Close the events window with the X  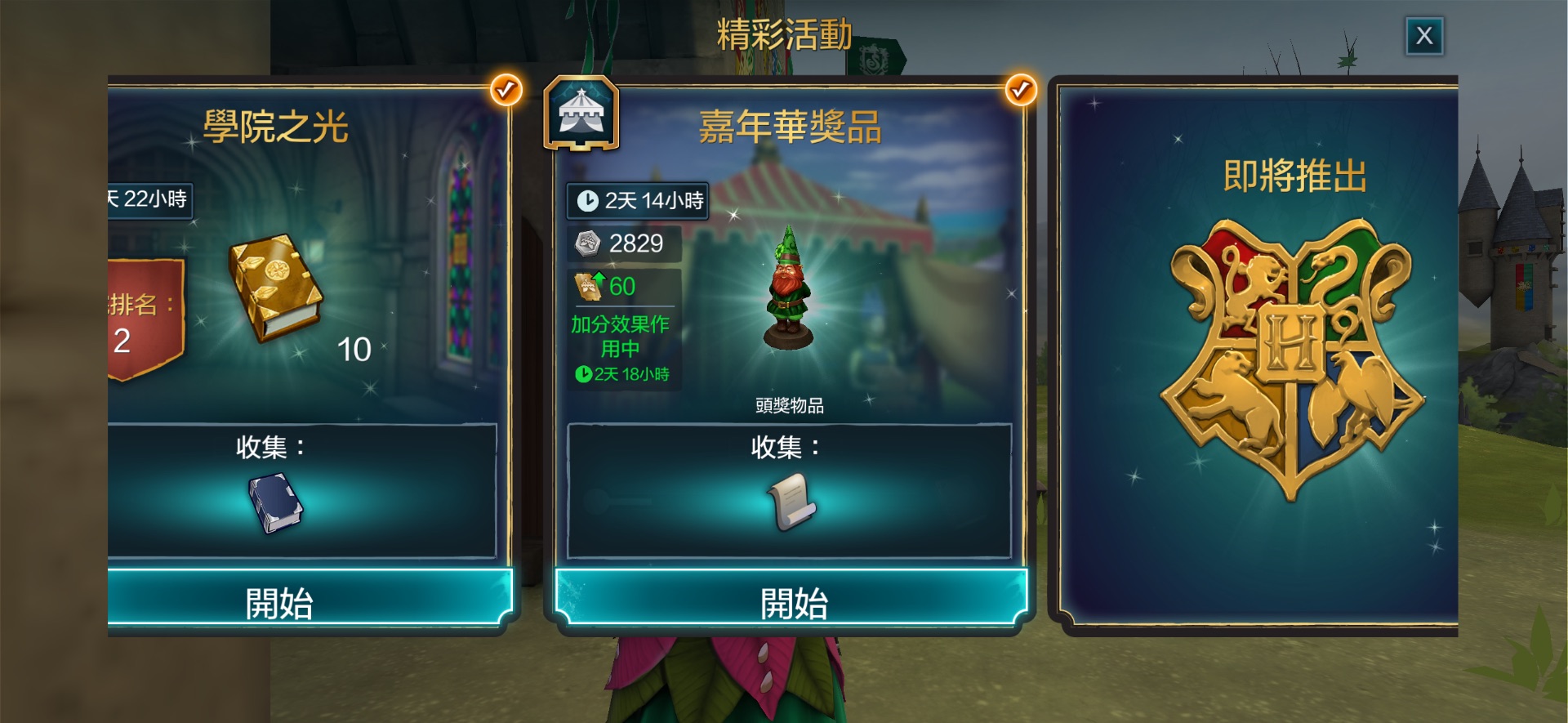[1424, 36]
